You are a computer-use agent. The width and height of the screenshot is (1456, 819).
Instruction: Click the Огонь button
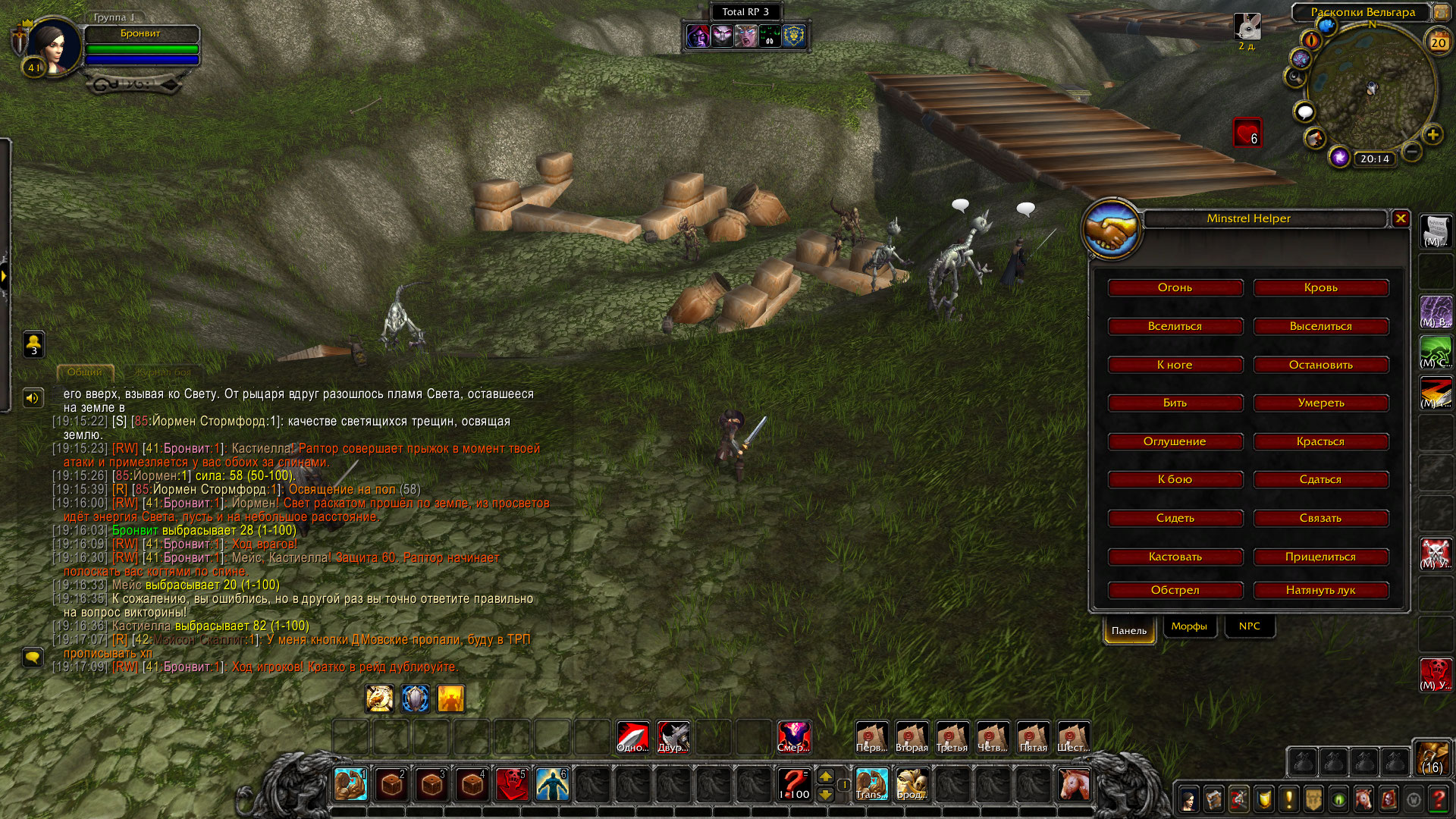click(1175, 287)
